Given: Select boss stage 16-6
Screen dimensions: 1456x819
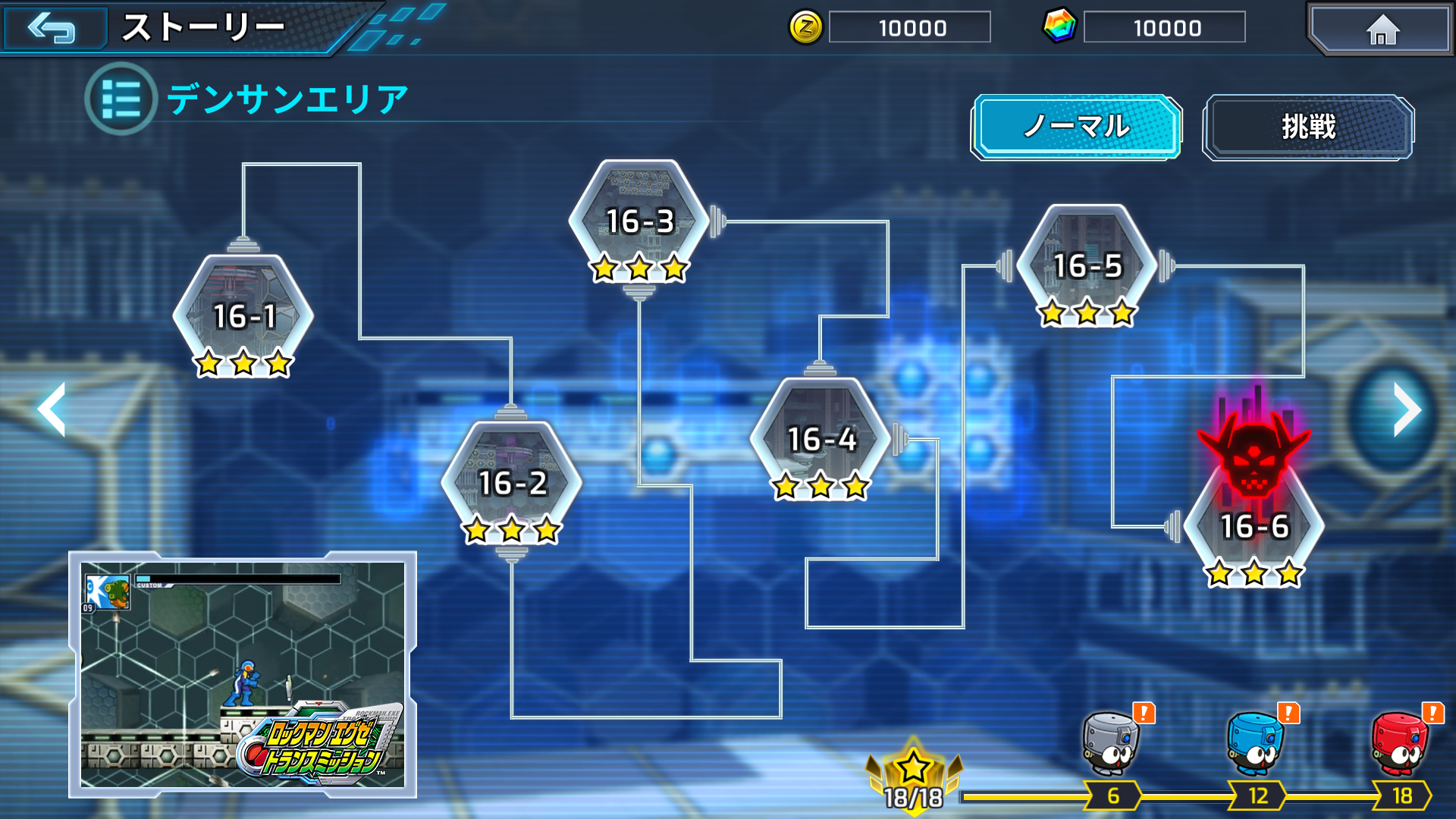Looking at the screenshot, I should click(x=1254, y=523).
